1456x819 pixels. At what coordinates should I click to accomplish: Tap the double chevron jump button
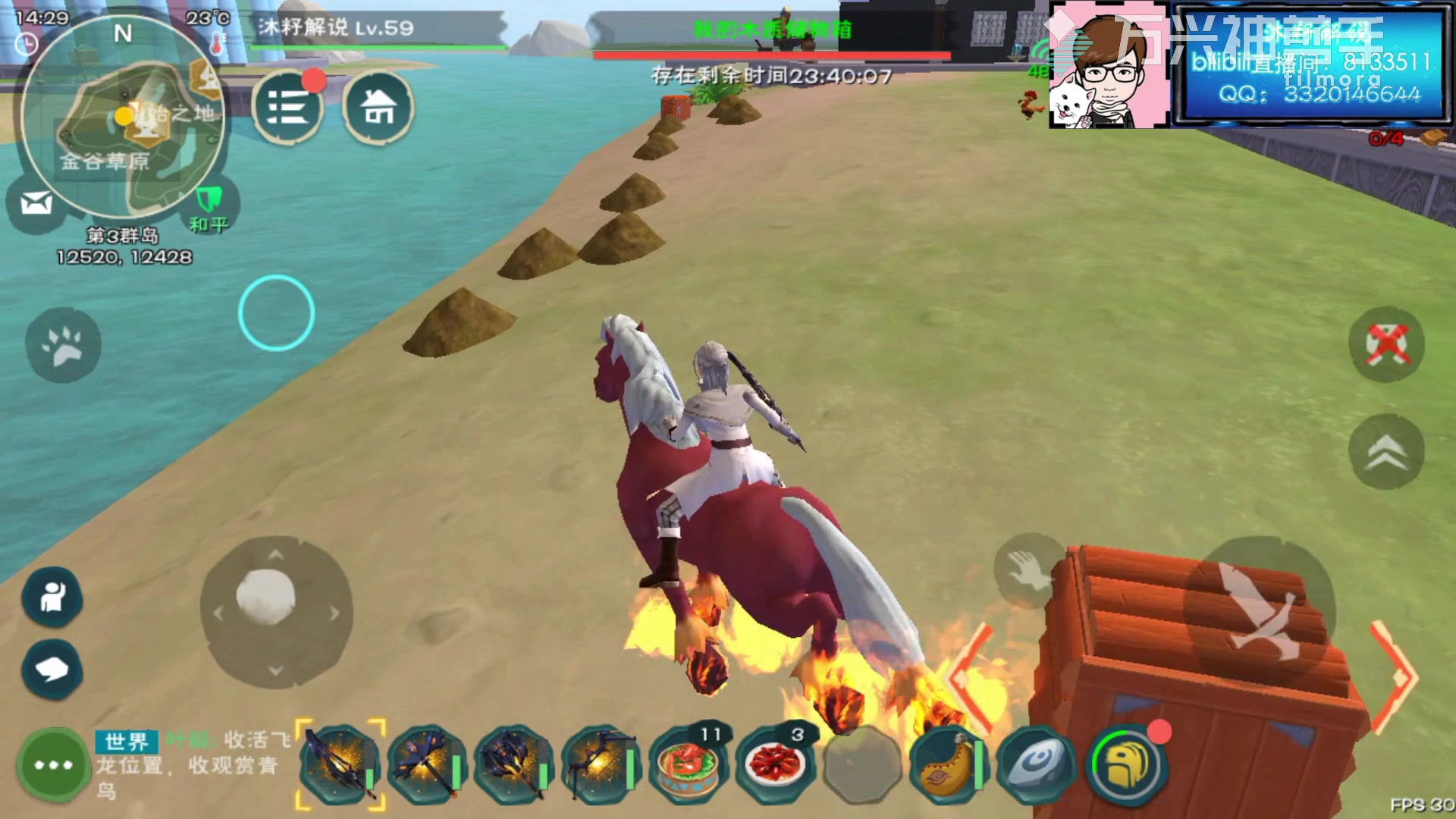1386,452
